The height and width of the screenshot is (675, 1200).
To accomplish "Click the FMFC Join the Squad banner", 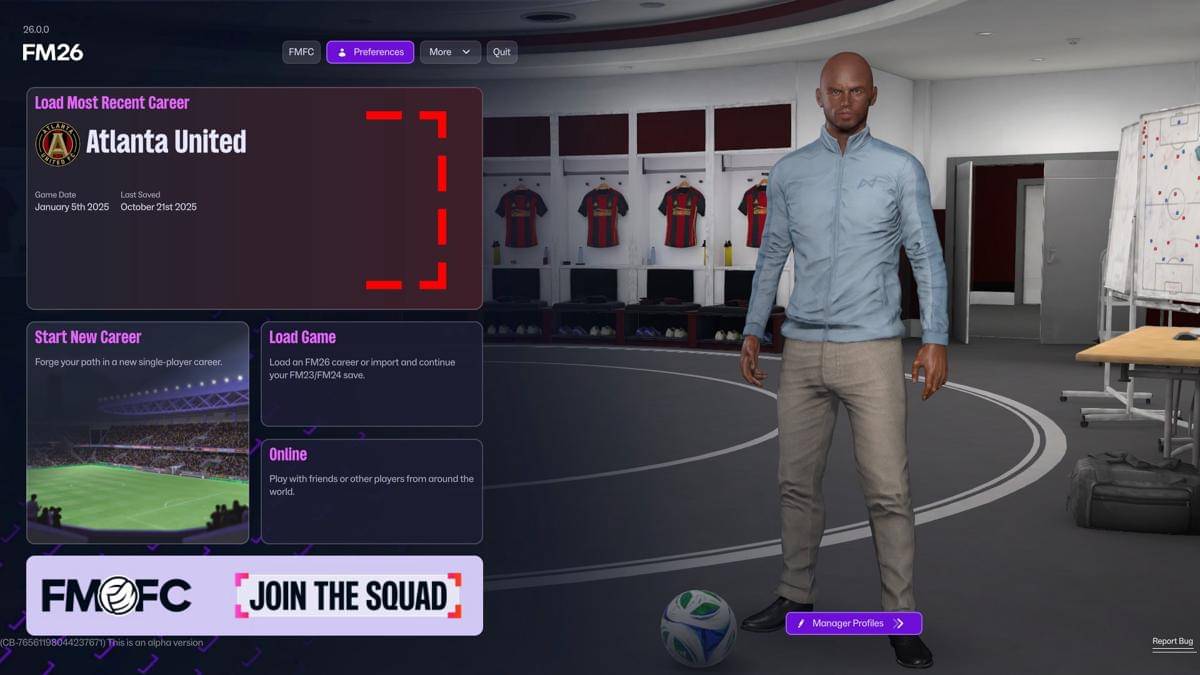I will click(254, 596).
